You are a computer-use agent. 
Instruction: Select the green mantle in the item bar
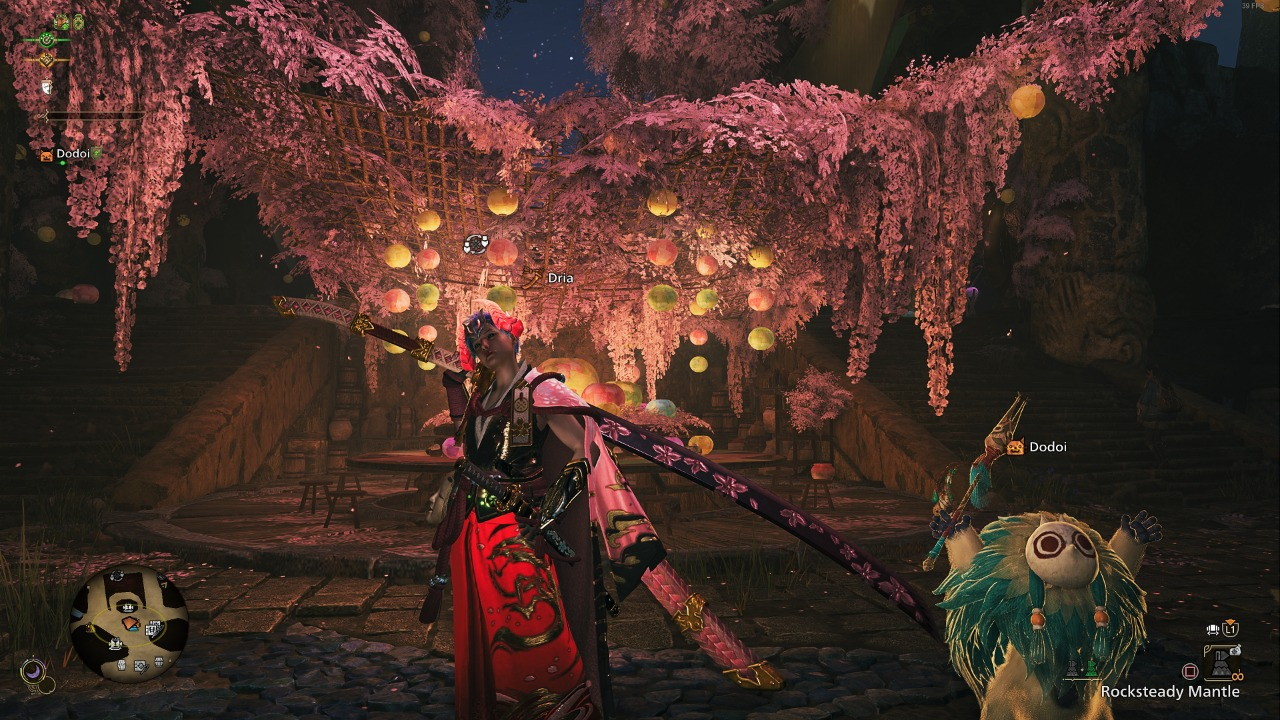1091,666
